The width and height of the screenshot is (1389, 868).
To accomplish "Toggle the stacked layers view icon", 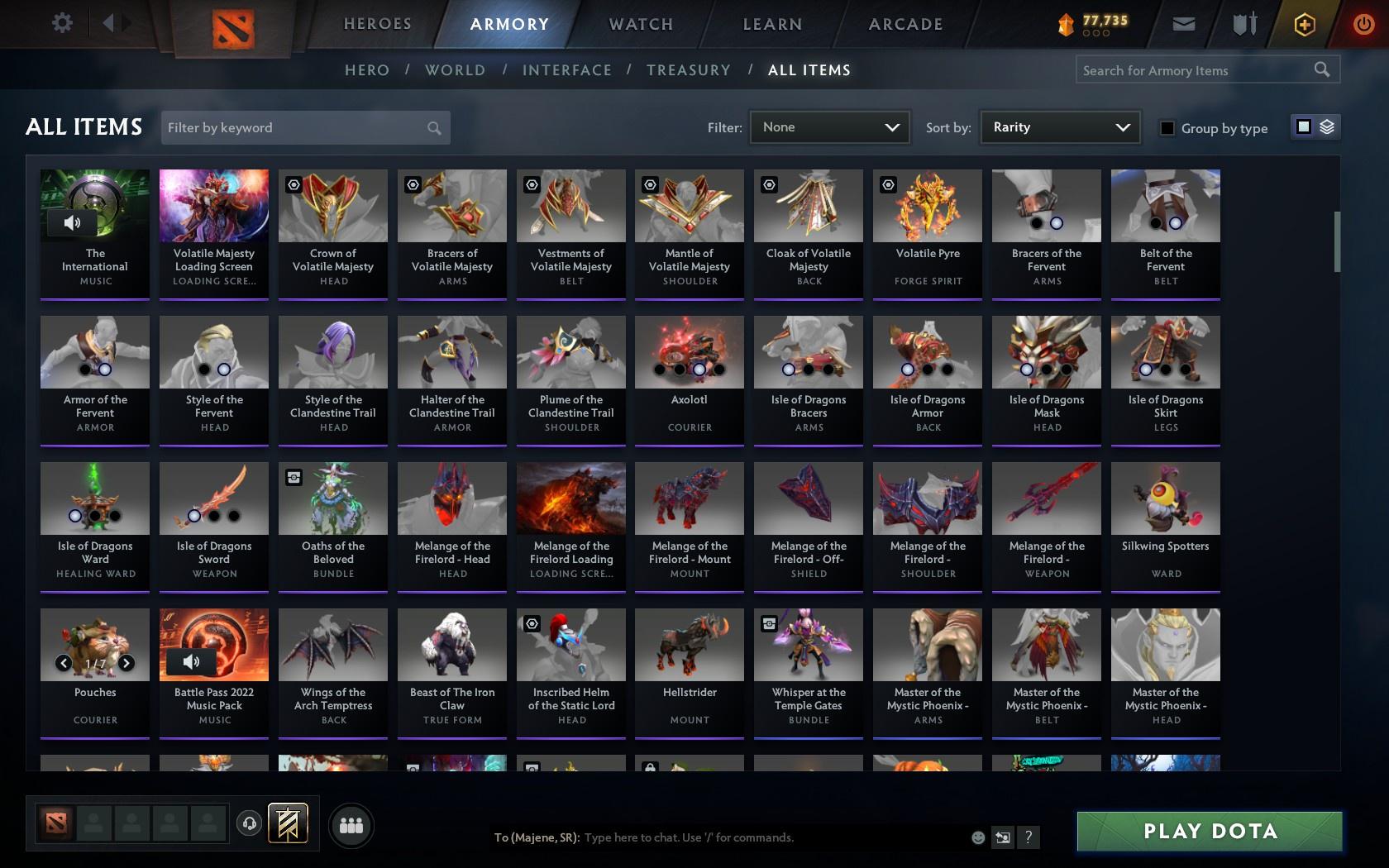I will (1326, 127).
